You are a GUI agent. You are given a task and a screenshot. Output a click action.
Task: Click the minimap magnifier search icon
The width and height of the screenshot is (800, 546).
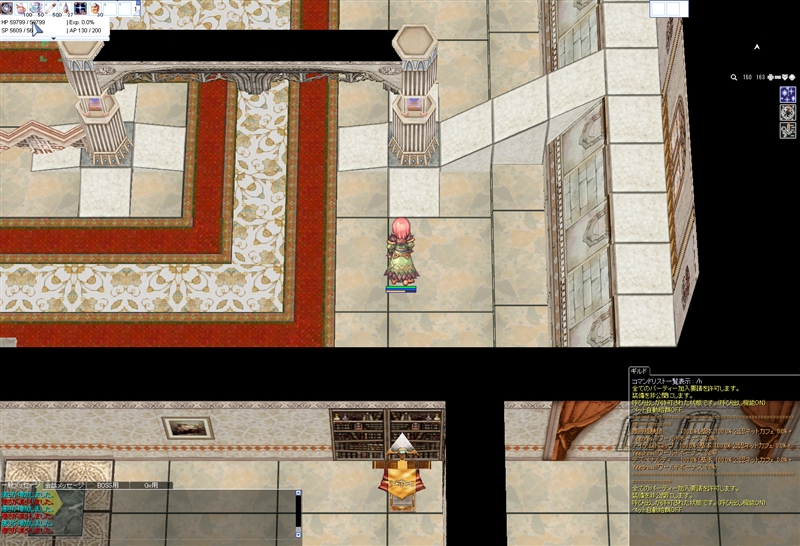(x=734, y=77)
